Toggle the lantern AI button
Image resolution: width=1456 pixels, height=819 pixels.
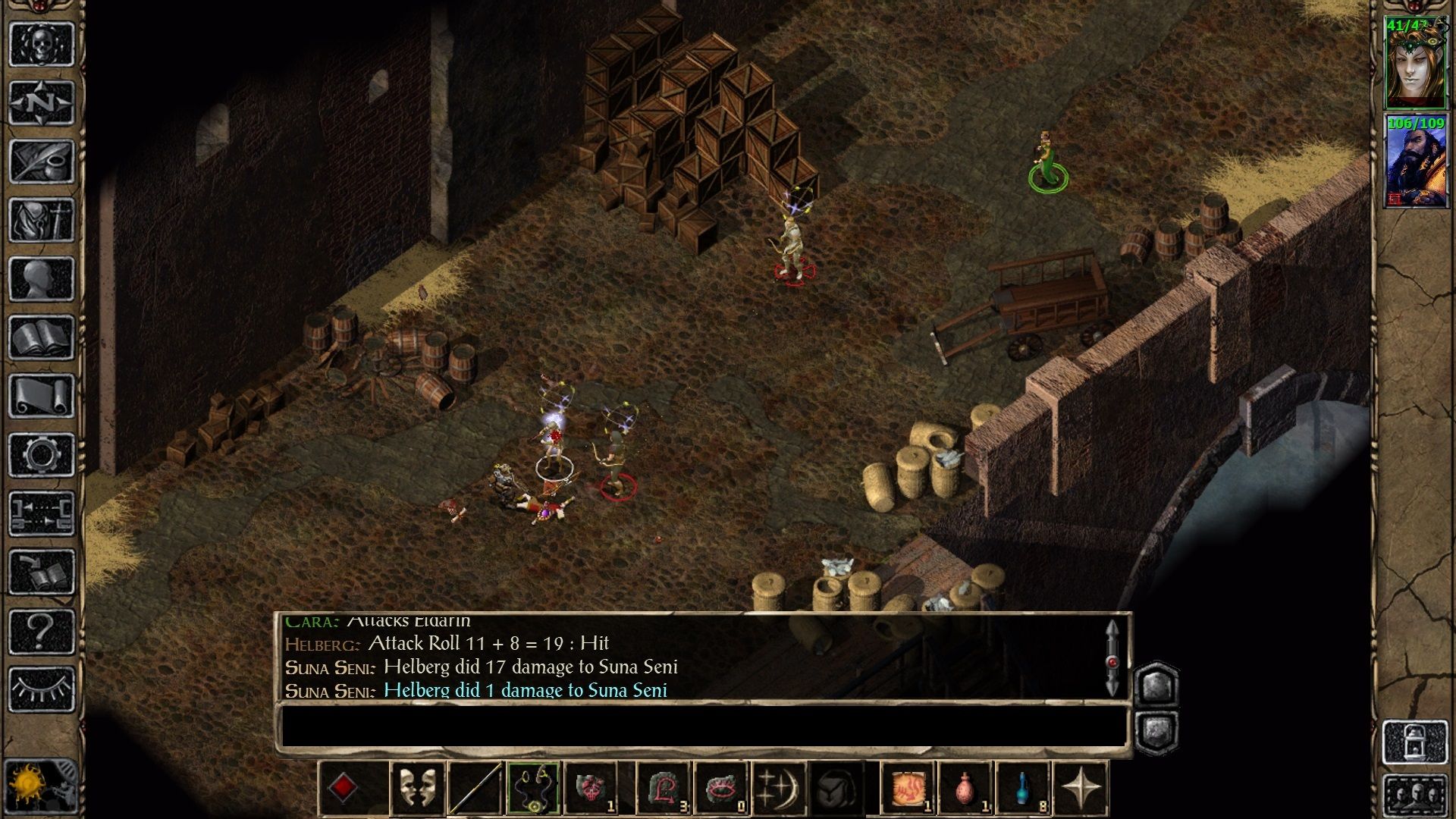pyautogui.click(x=1415, y=743)
